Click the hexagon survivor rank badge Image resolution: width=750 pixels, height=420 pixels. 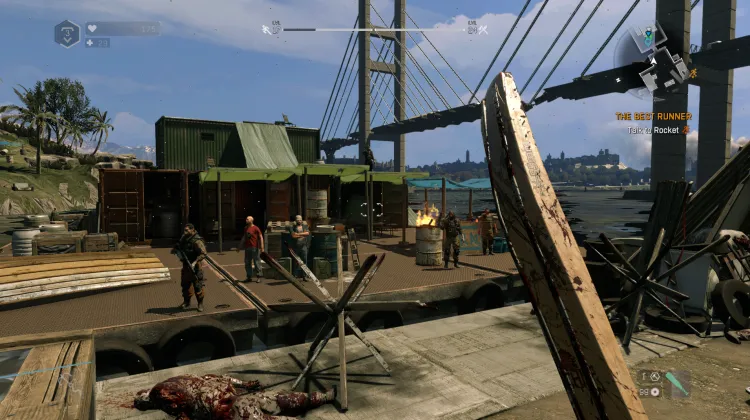click(x=67, y=33)
